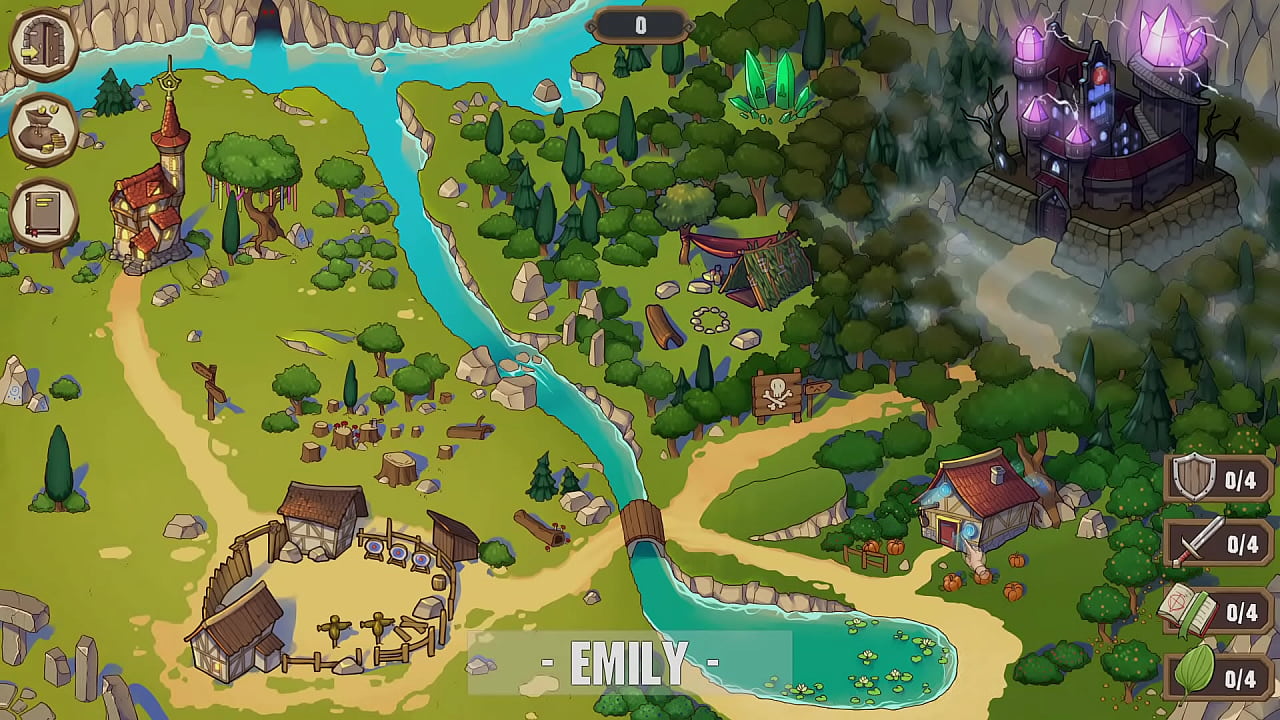
Task: Open the money bag shop icon
Action: coord(44,129)
